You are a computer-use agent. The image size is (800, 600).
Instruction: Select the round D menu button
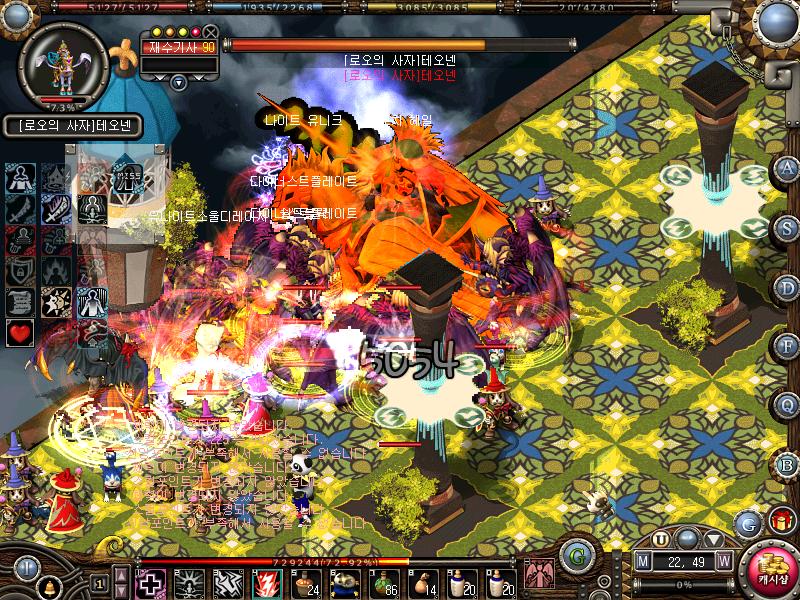(x=788, y=287)
